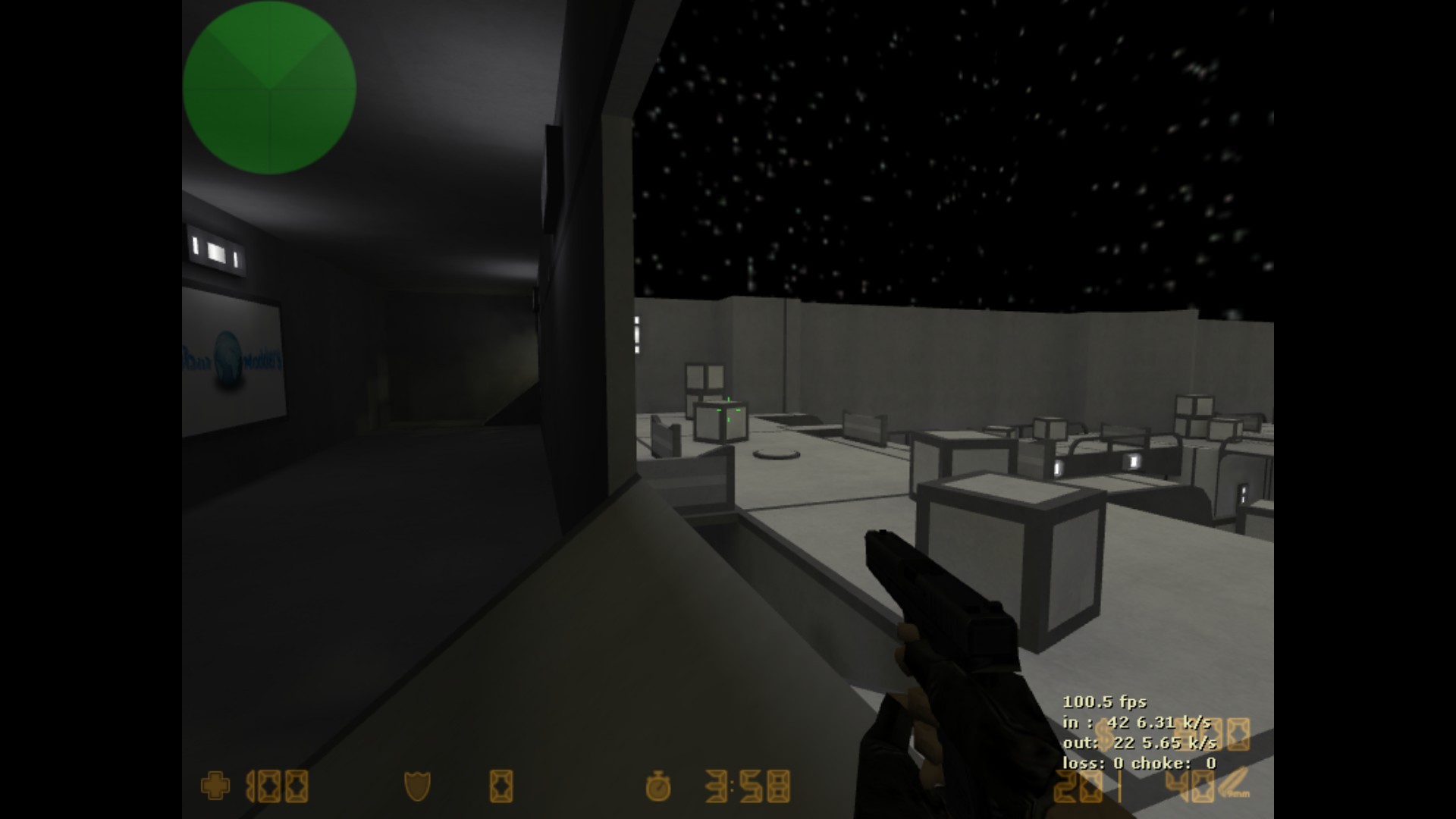Image resolution: width=1456 pixels, height=819 pixels.
Task: Toggle the center of the radar display
Action: [x=270, y=89]
